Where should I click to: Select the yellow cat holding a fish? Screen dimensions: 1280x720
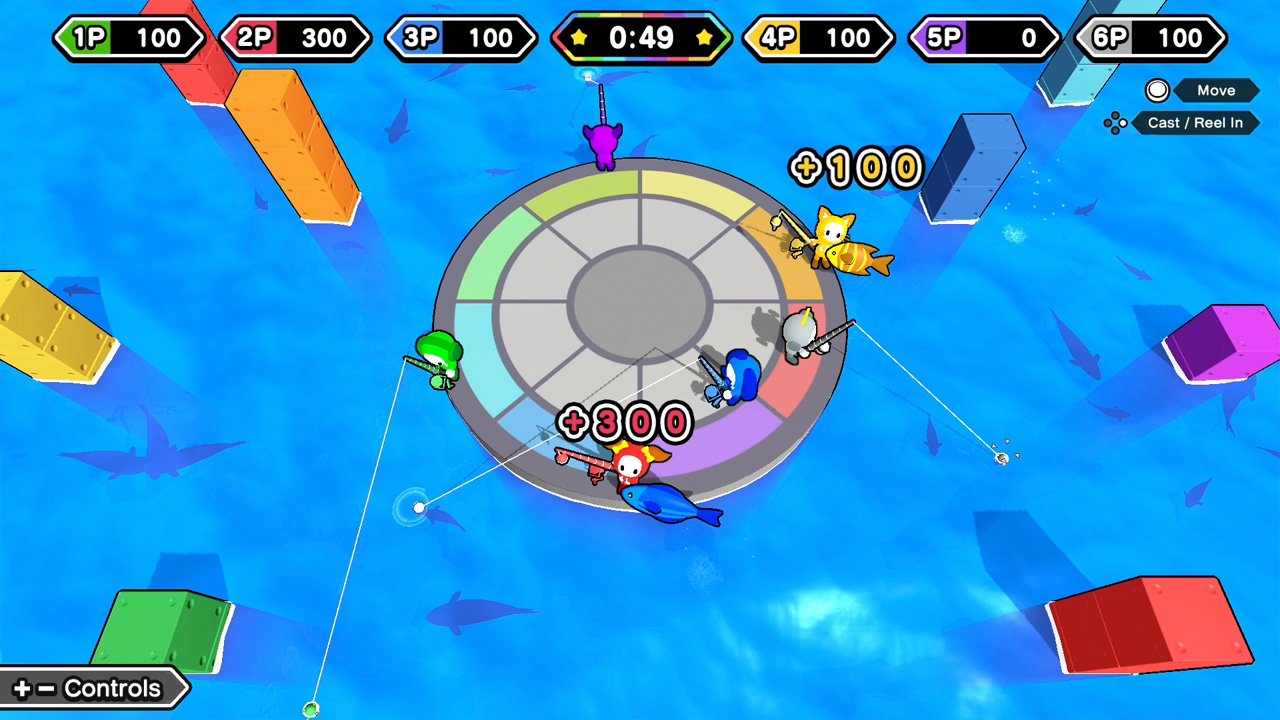pyautogui.click(x=830, y=235)
